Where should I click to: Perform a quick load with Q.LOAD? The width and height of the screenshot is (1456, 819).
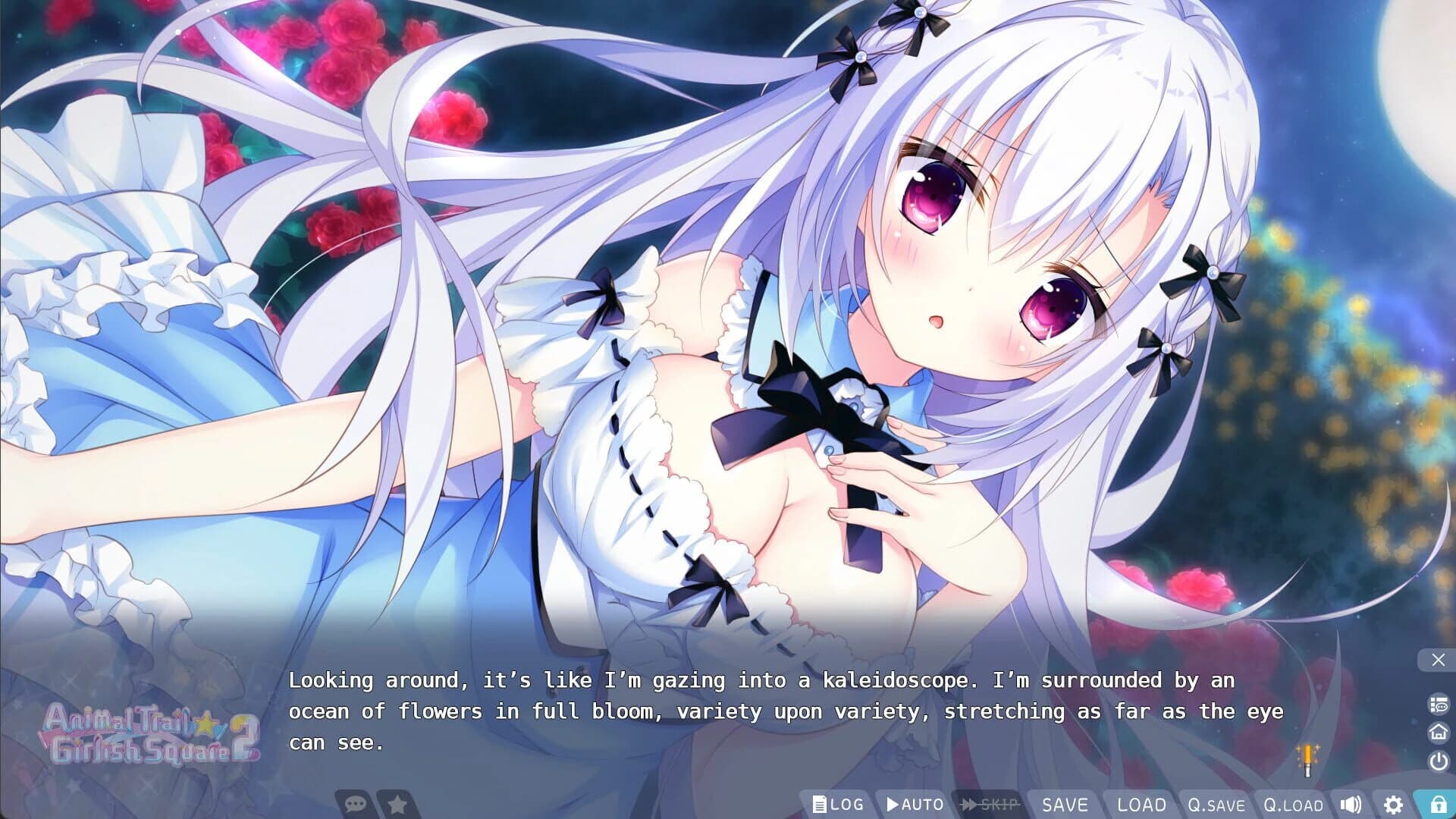[1294, 805]
